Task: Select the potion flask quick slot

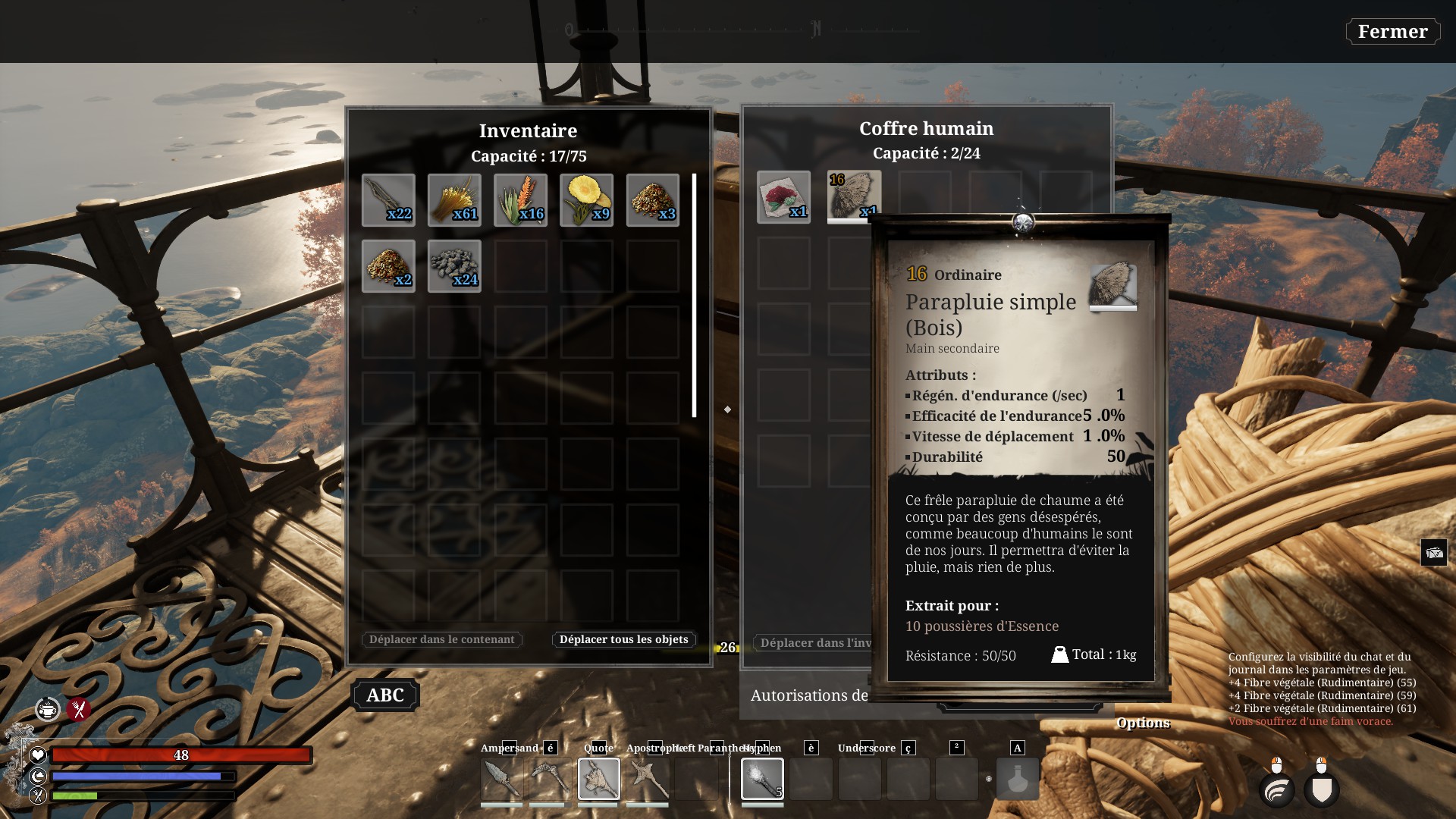Action: 1017,779
